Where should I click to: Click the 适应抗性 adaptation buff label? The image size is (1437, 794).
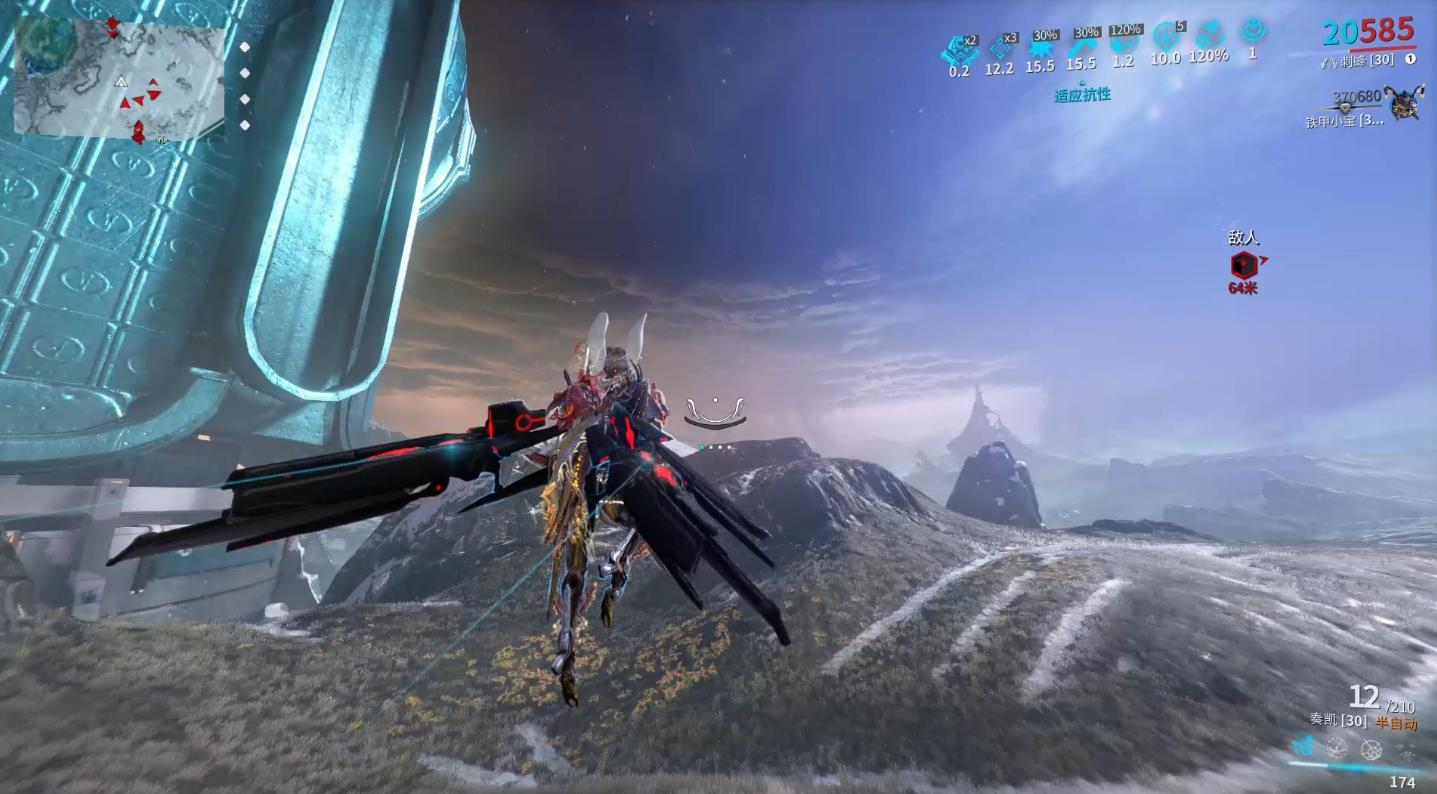point(1082,95)
